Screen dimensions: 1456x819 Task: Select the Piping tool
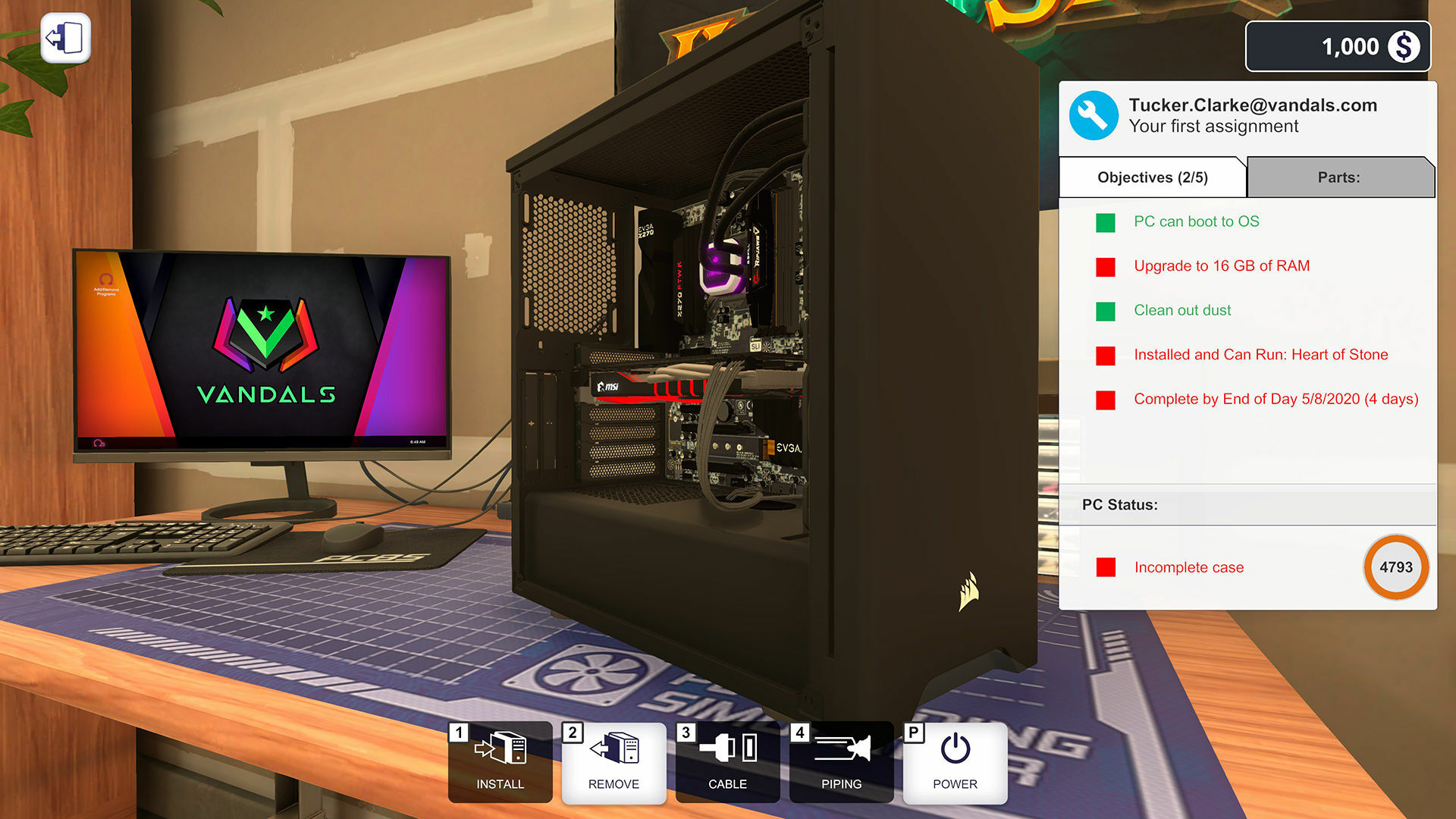point(840,762)
